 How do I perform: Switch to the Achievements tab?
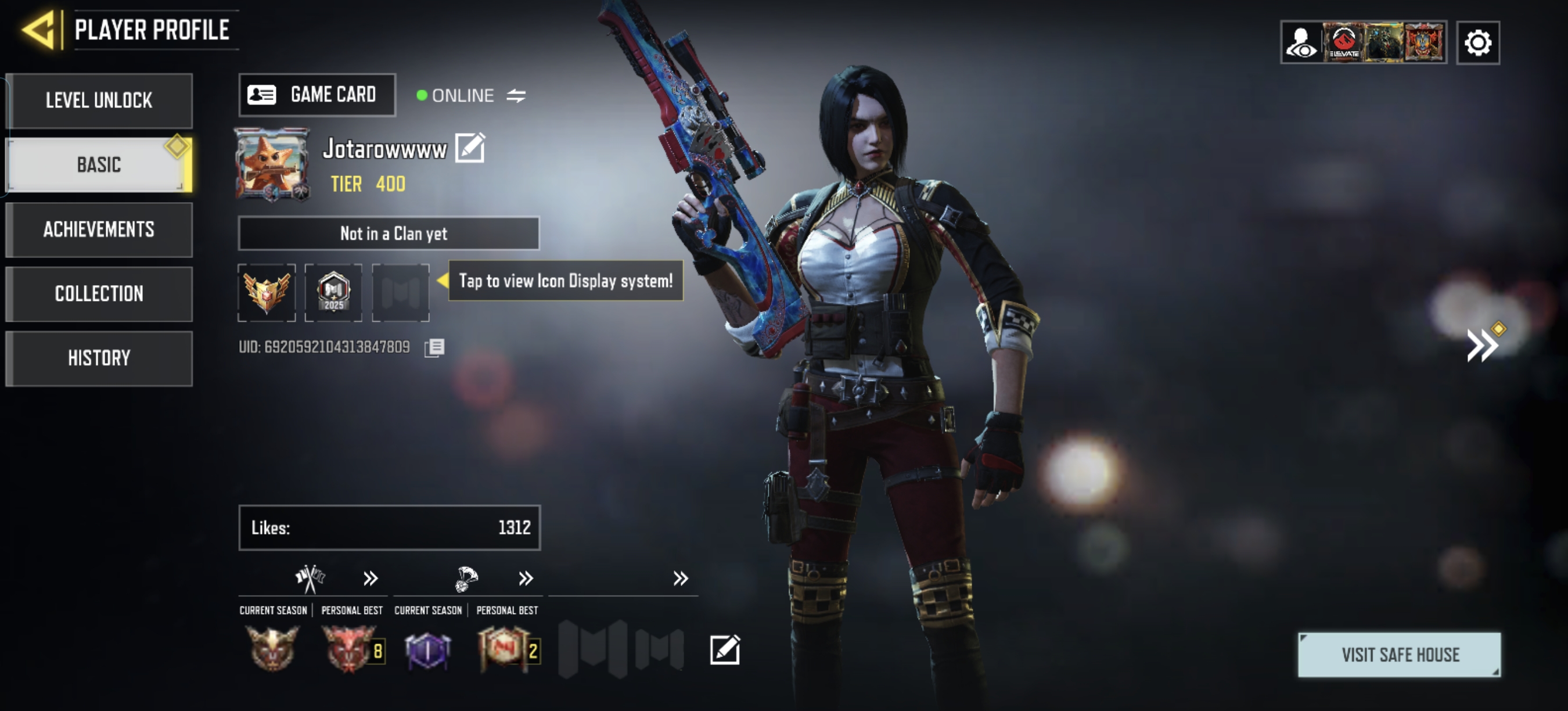[x=99, y=229]
